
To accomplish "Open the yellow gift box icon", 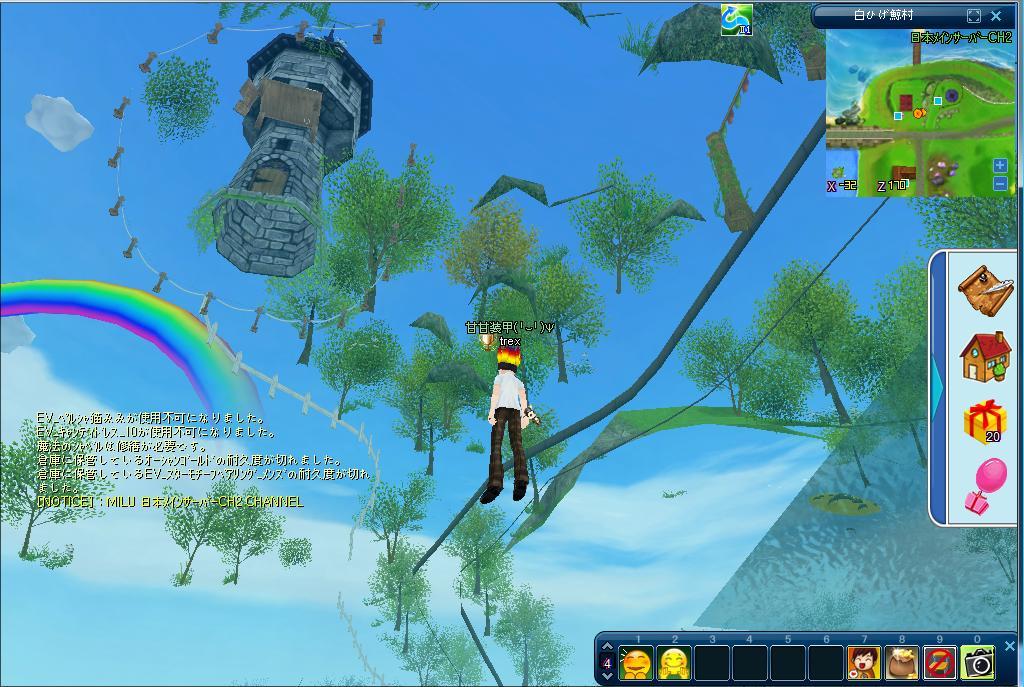I will 986,421.
